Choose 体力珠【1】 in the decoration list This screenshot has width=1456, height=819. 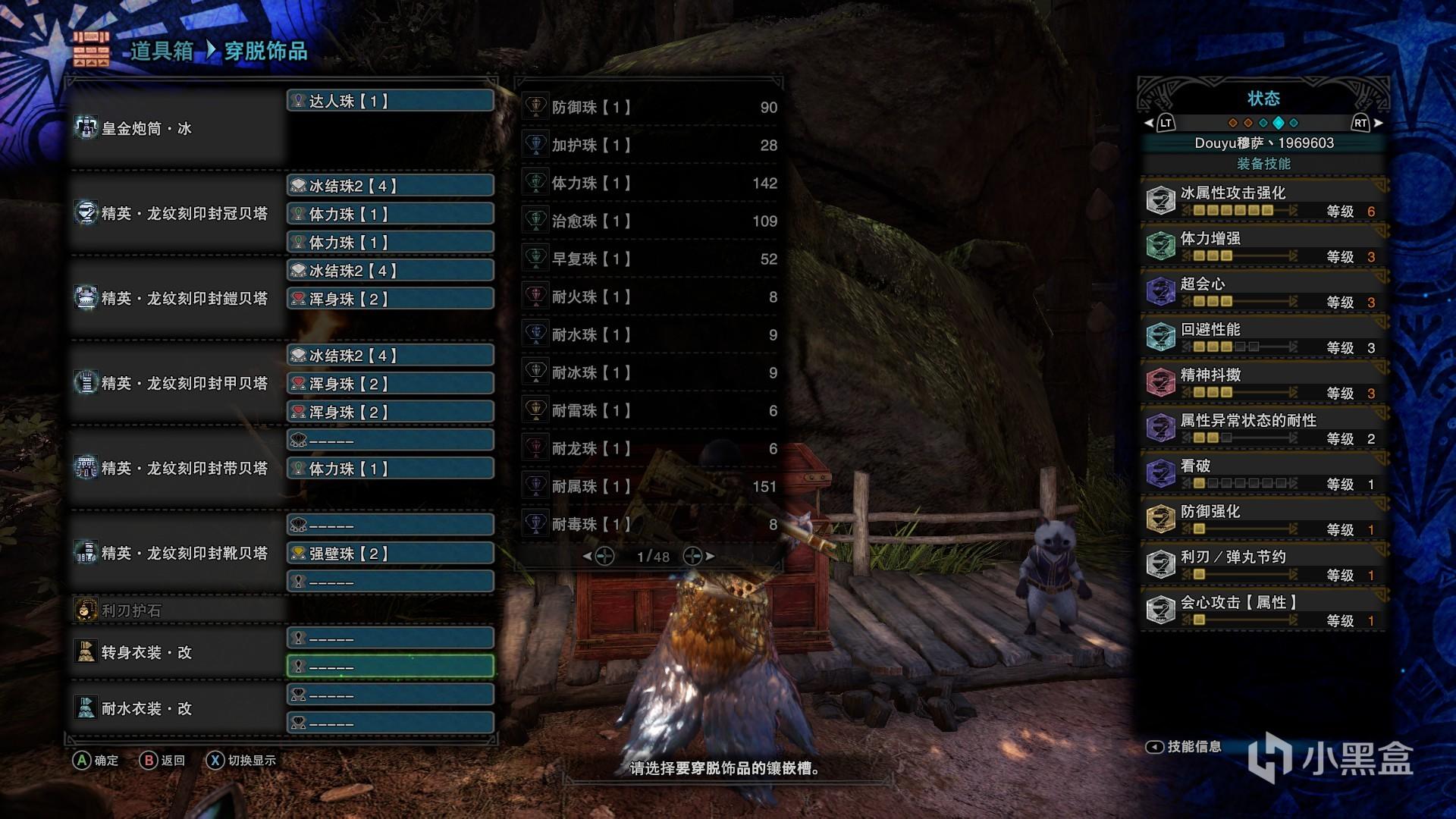click(652, 183)
